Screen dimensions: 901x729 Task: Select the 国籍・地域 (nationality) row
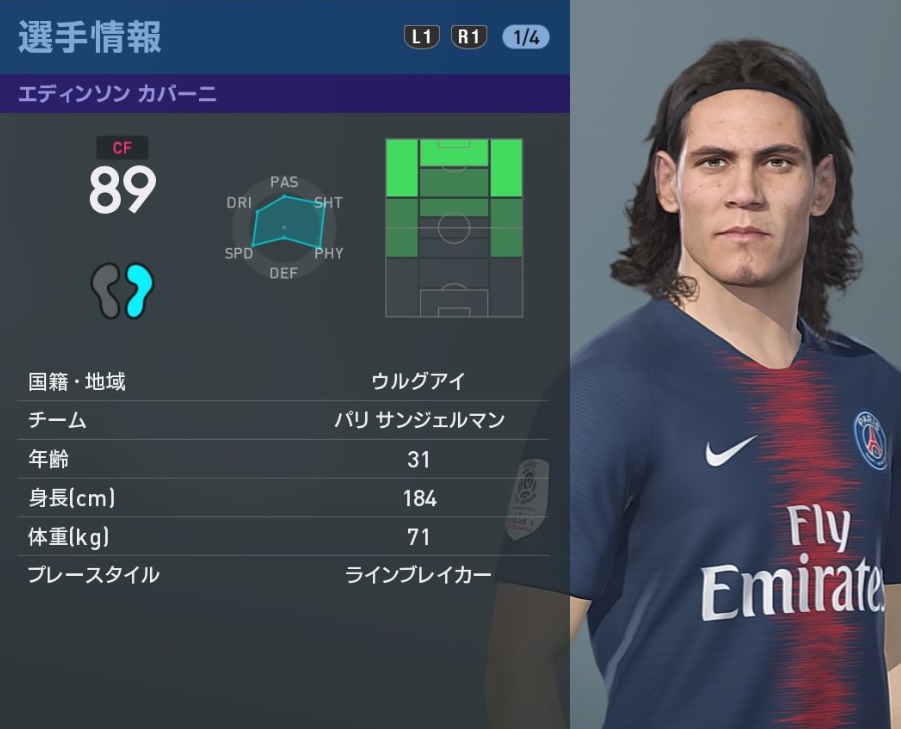285,381
